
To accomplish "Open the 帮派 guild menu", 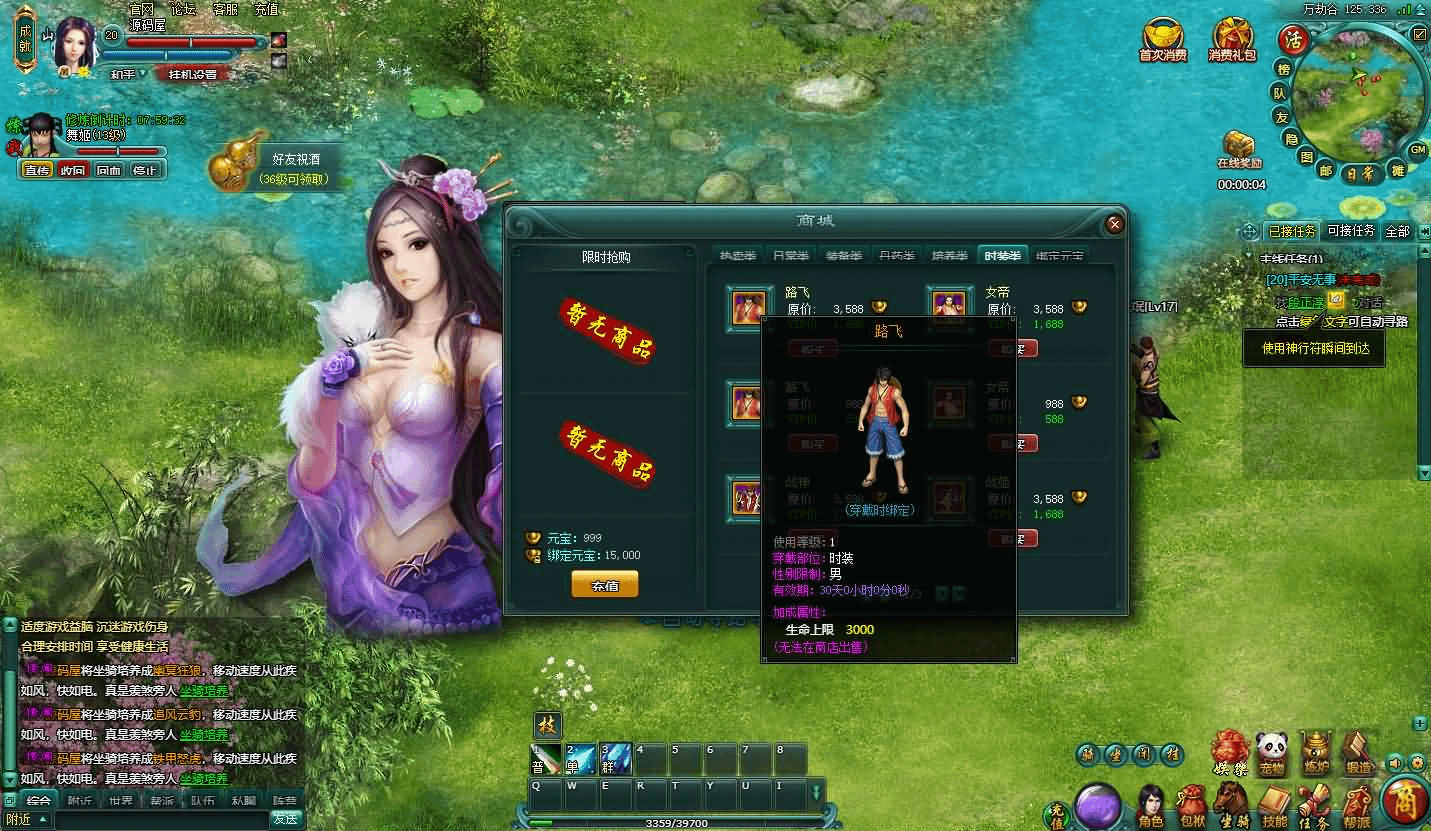I will 1356,803.
